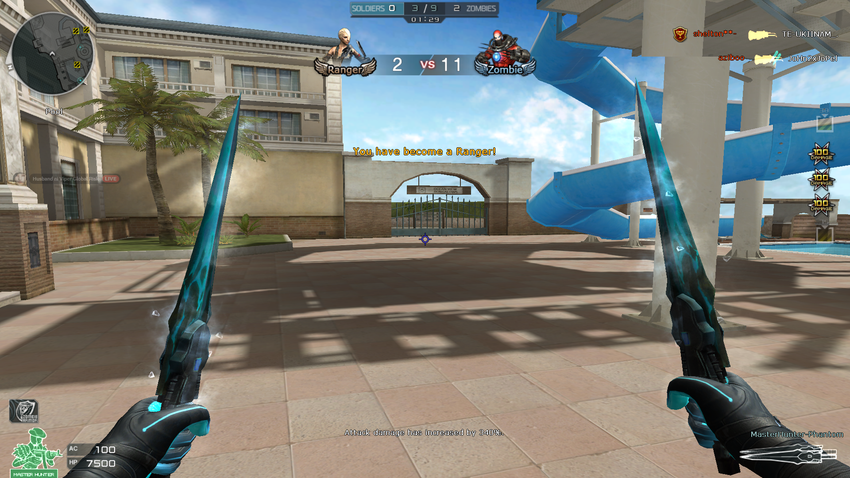Click the top 100 Damage buff badge

pyautogui.click(x=822, y=155)
